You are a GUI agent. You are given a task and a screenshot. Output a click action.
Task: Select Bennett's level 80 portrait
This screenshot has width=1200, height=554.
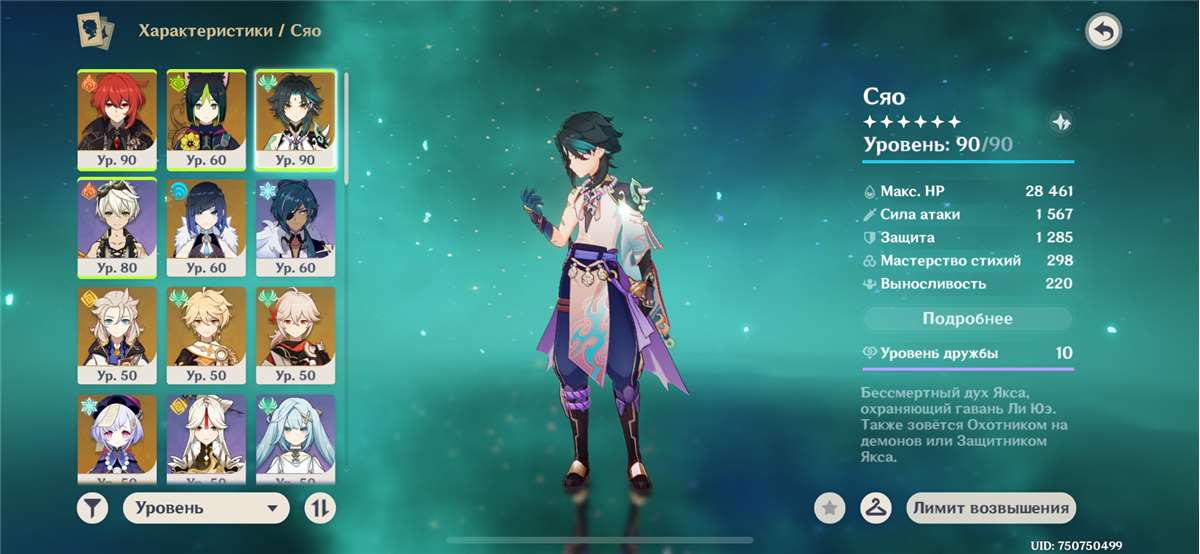coord(117,227)
